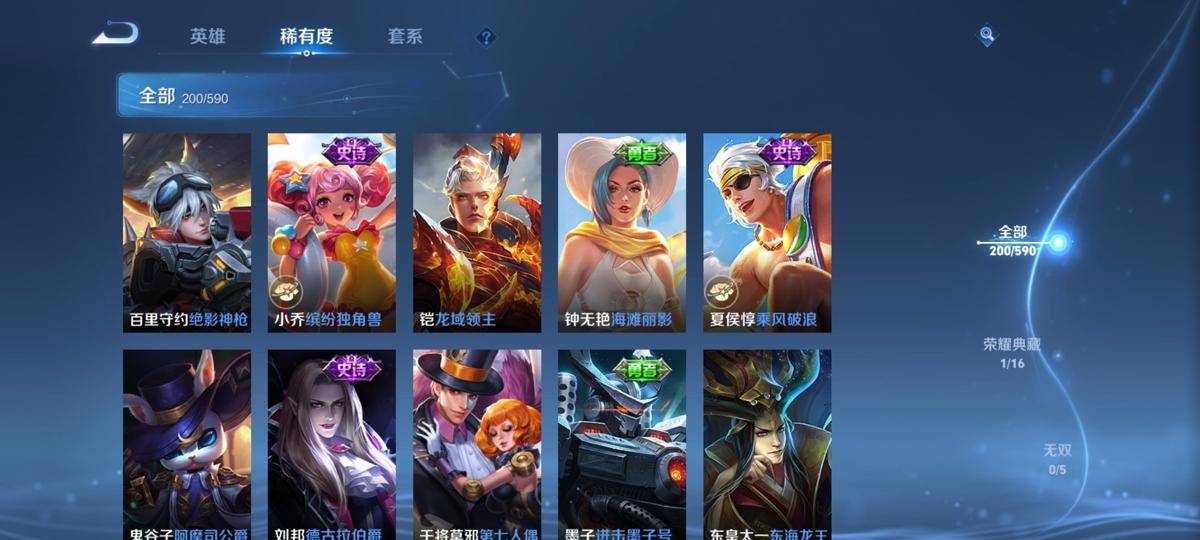The height and width of the screenshot is (540, 1200).
Task: Open the 铠 龙域领主 skin card
Action: click(477, 233)
